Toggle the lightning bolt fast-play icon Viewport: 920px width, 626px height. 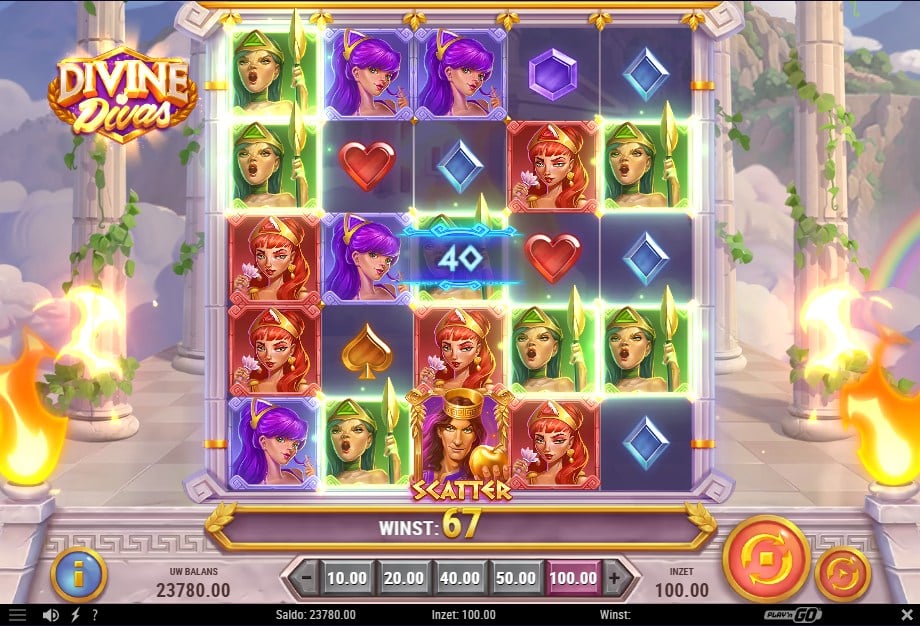click(x=74, y=615)
